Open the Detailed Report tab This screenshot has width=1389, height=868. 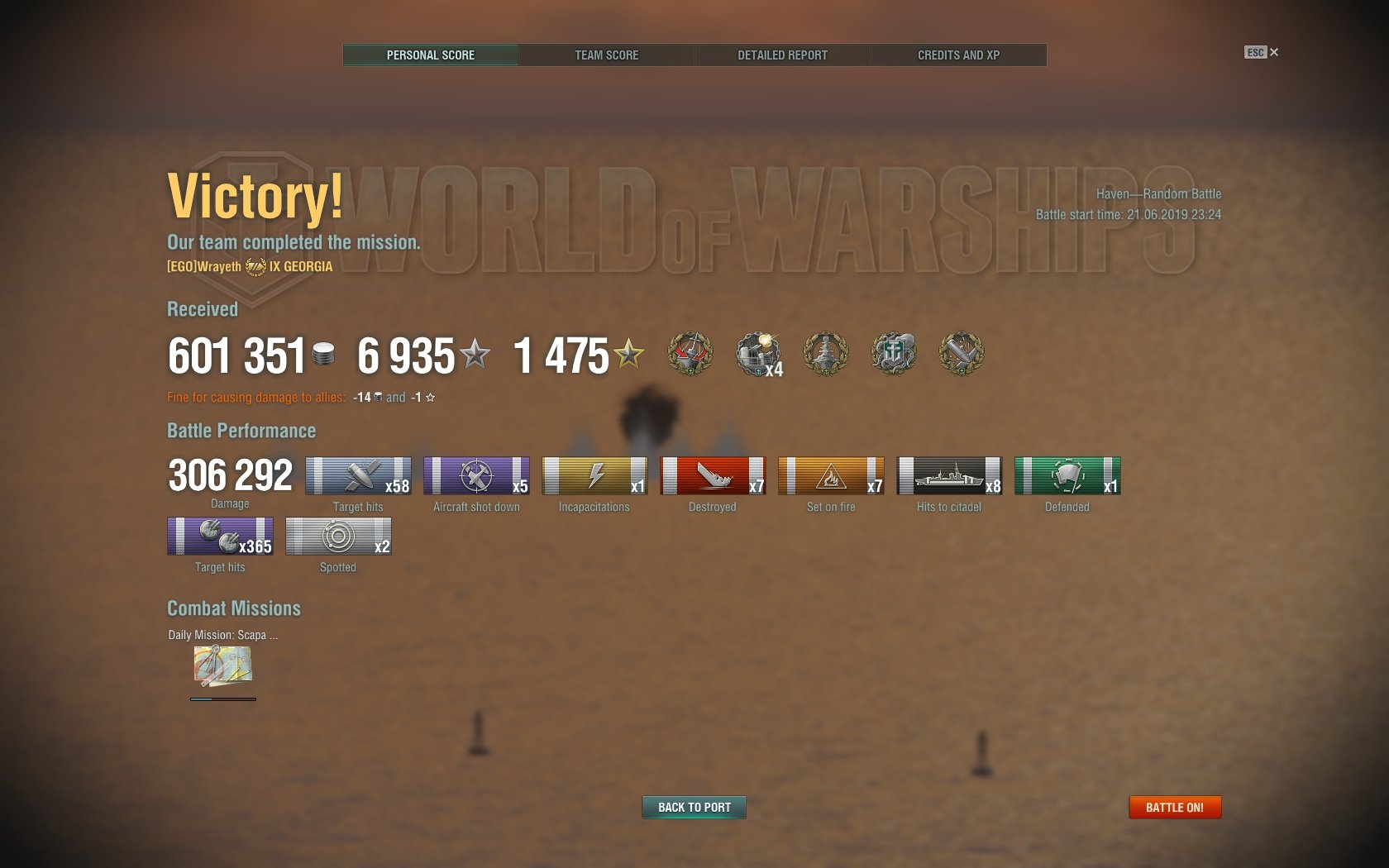click(782, 55)
